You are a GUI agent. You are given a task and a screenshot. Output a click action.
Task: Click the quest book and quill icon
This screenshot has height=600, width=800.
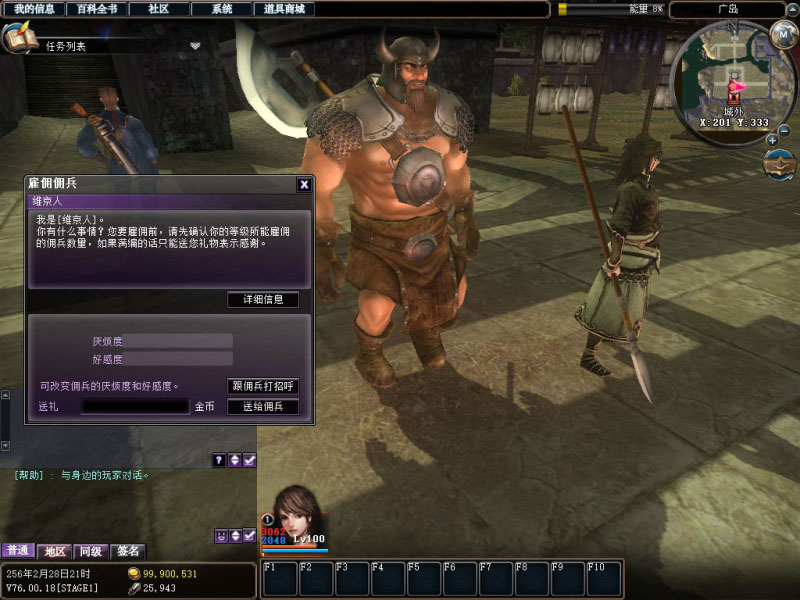pos(18,38)
